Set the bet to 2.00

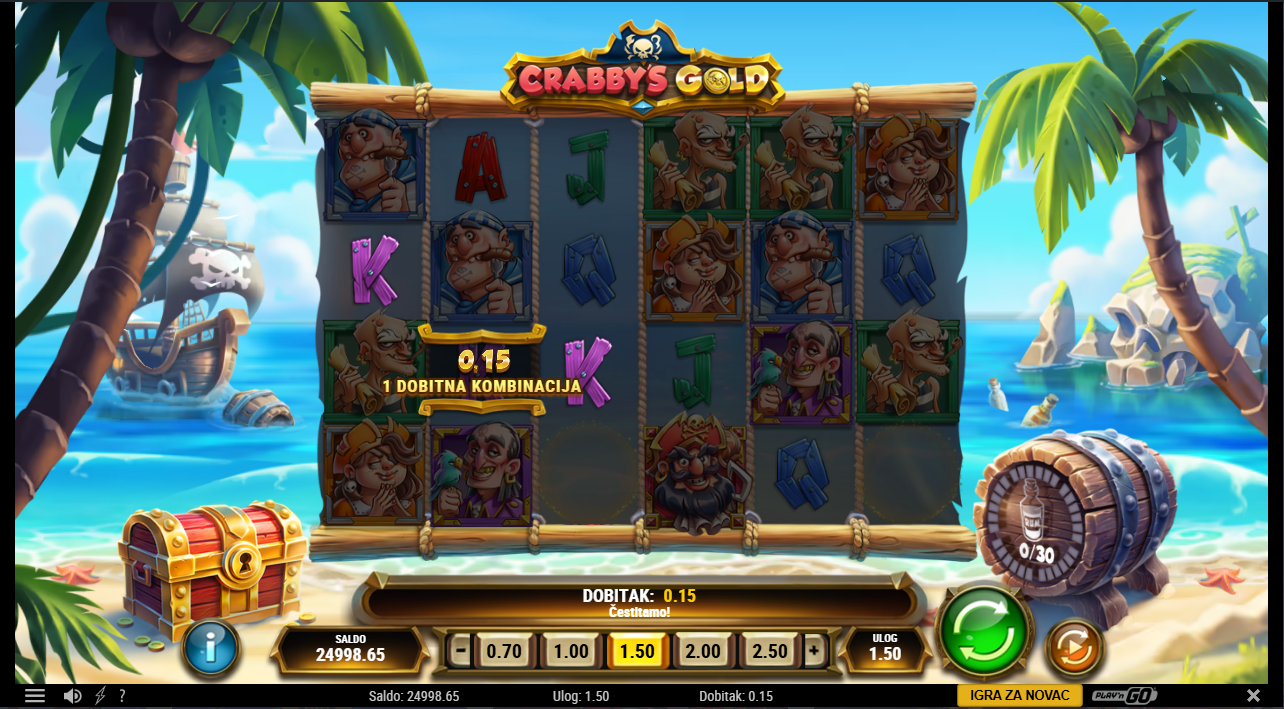703,651
